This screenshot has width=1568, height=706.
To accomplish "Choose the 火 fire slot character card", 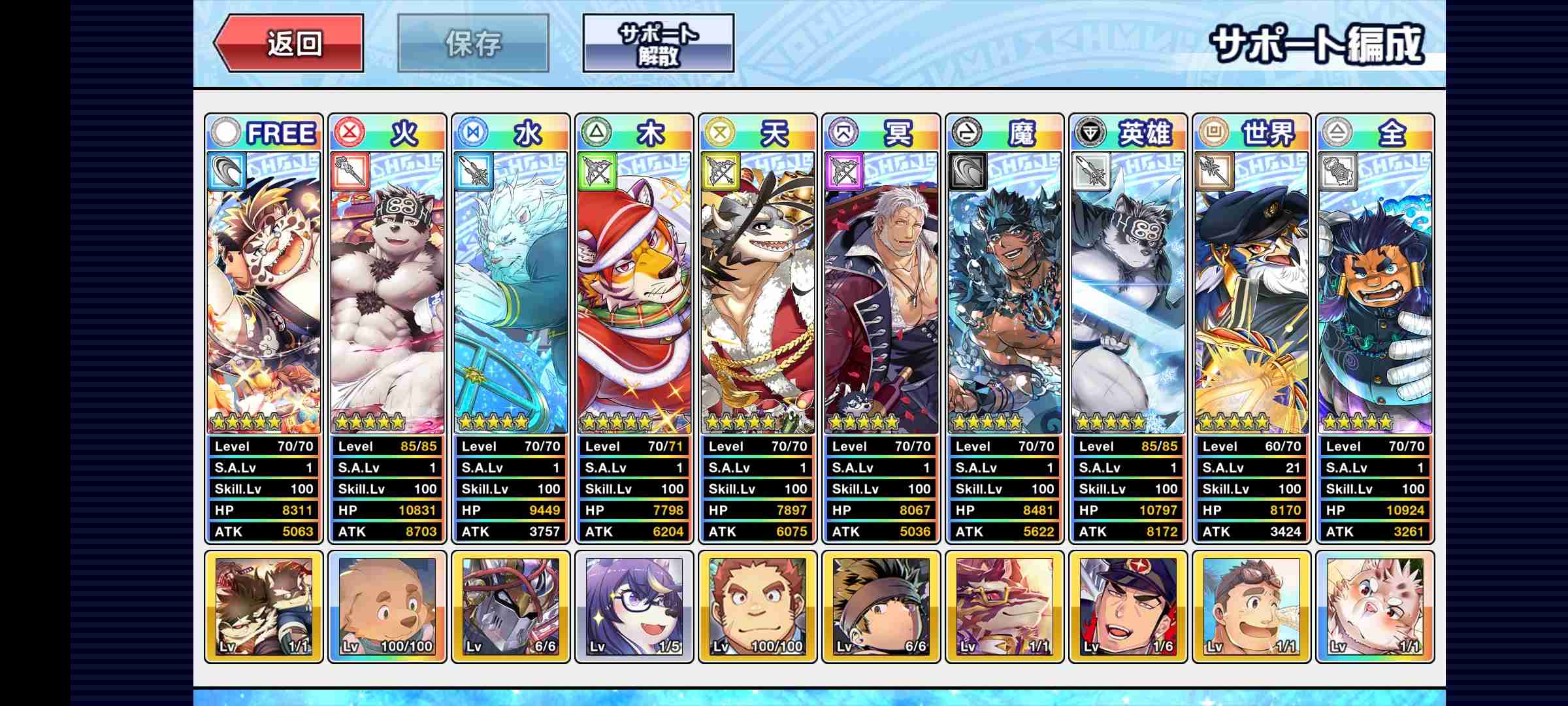I will click(x=387, y=294).
